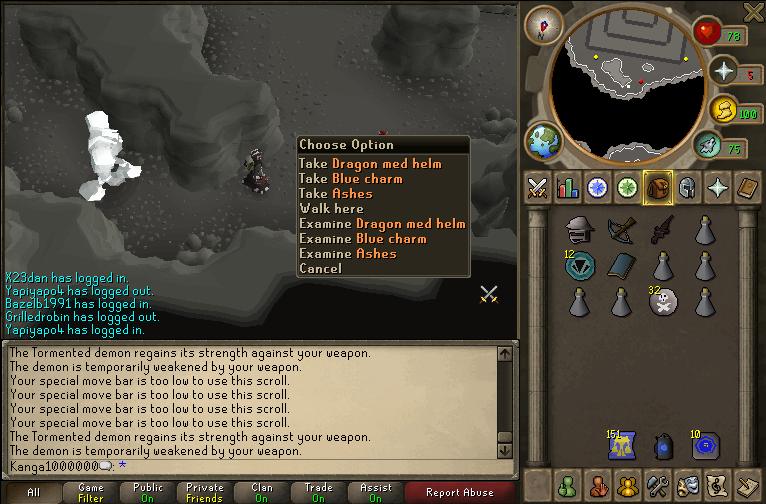The image size is (766, 504).
Task: Choose Walk here option
Action: (x=331, y=209)
